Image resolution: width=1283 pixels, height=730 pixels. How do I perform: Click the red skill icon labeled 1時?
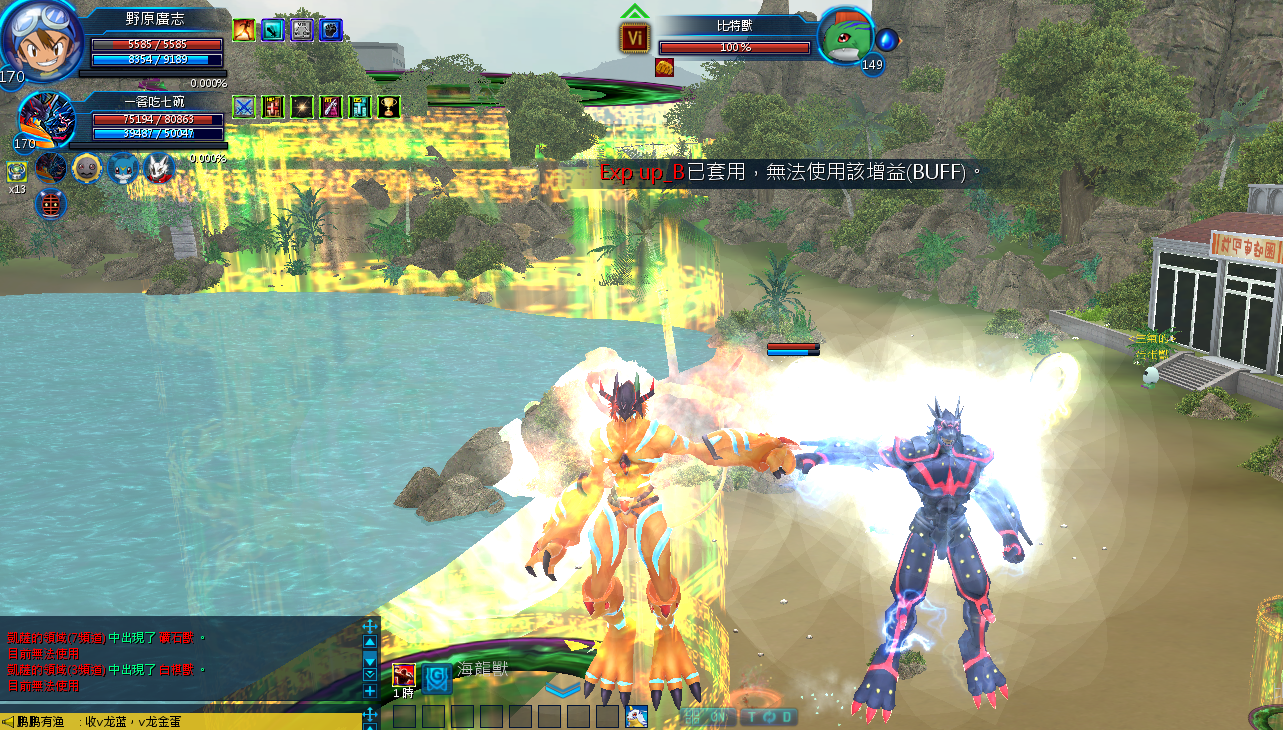[403, 675]
